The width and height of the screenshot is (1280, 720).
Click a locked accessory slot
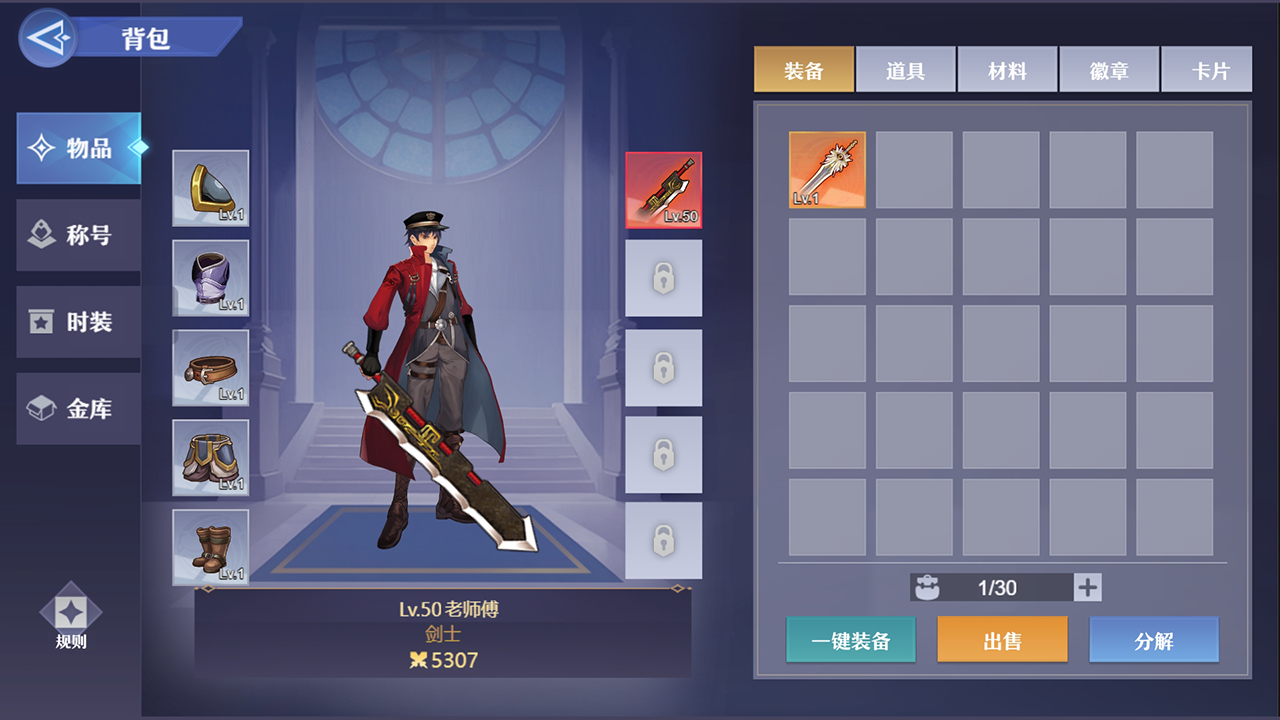click(664, 278)
